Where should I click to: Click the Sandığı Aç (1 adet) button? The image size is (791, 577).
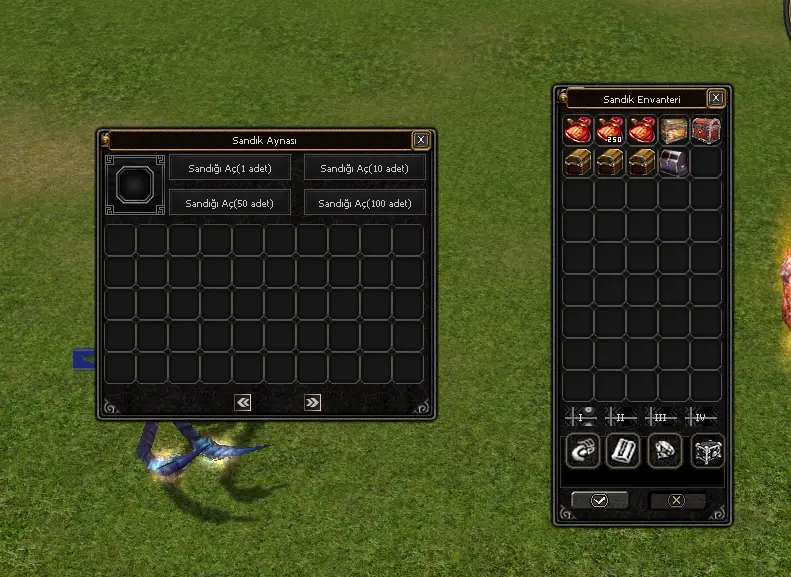[230, 168]
